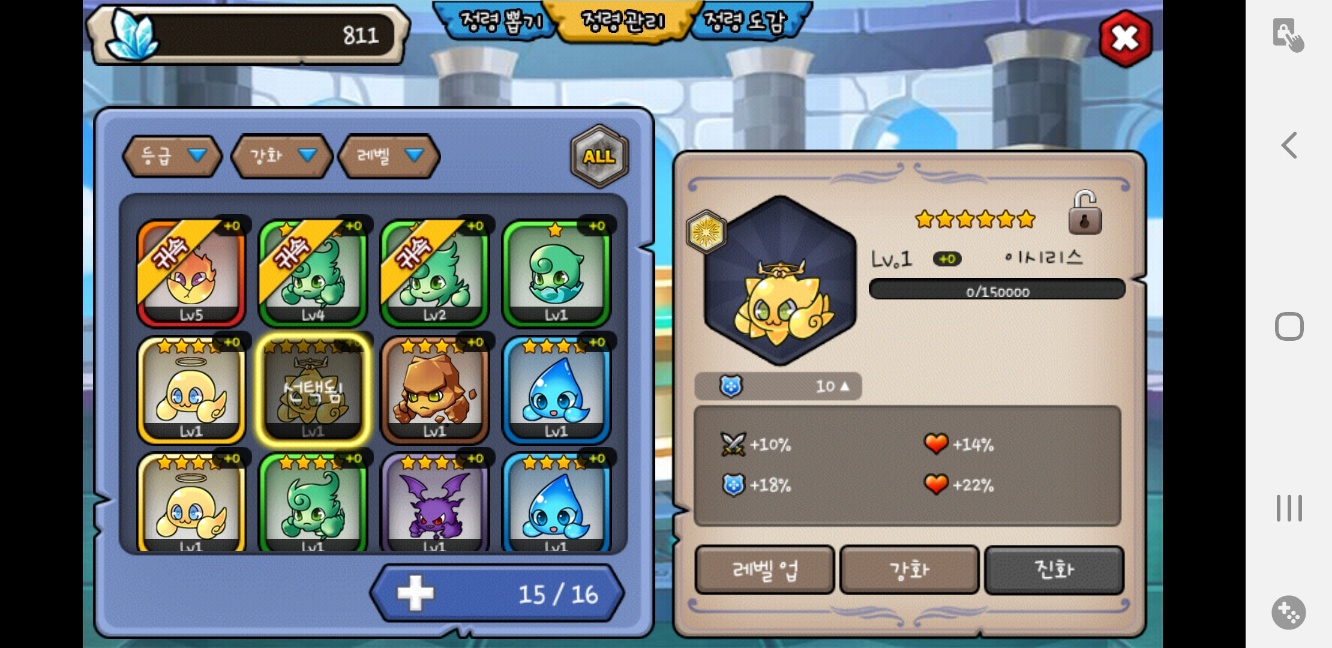Select the brown rock golem spirit

click(x=434, y=391)
